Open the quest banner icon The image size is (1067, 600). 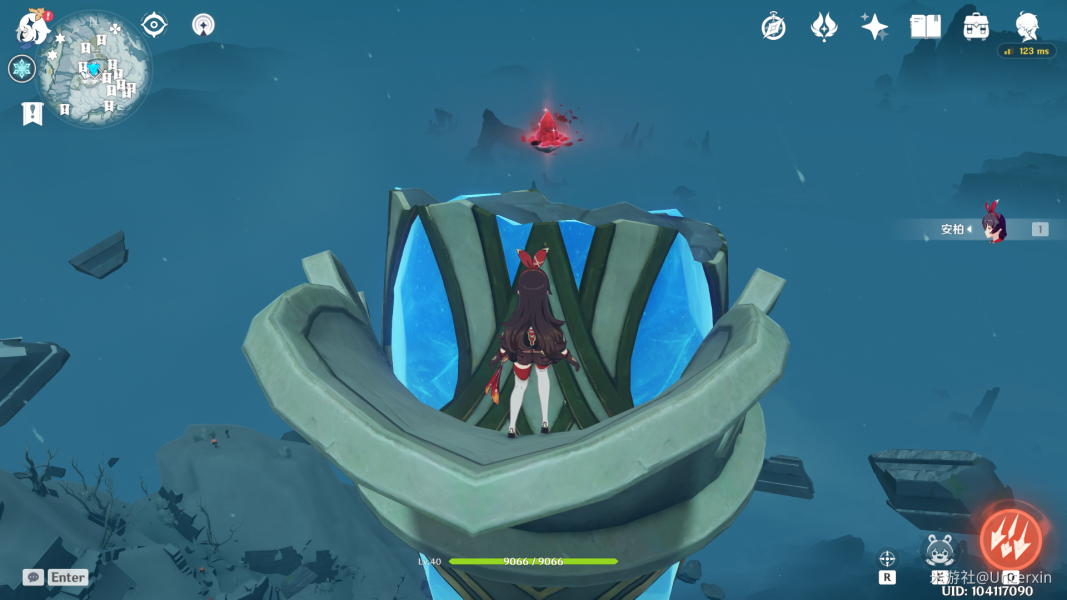click(x=32, y=114)
